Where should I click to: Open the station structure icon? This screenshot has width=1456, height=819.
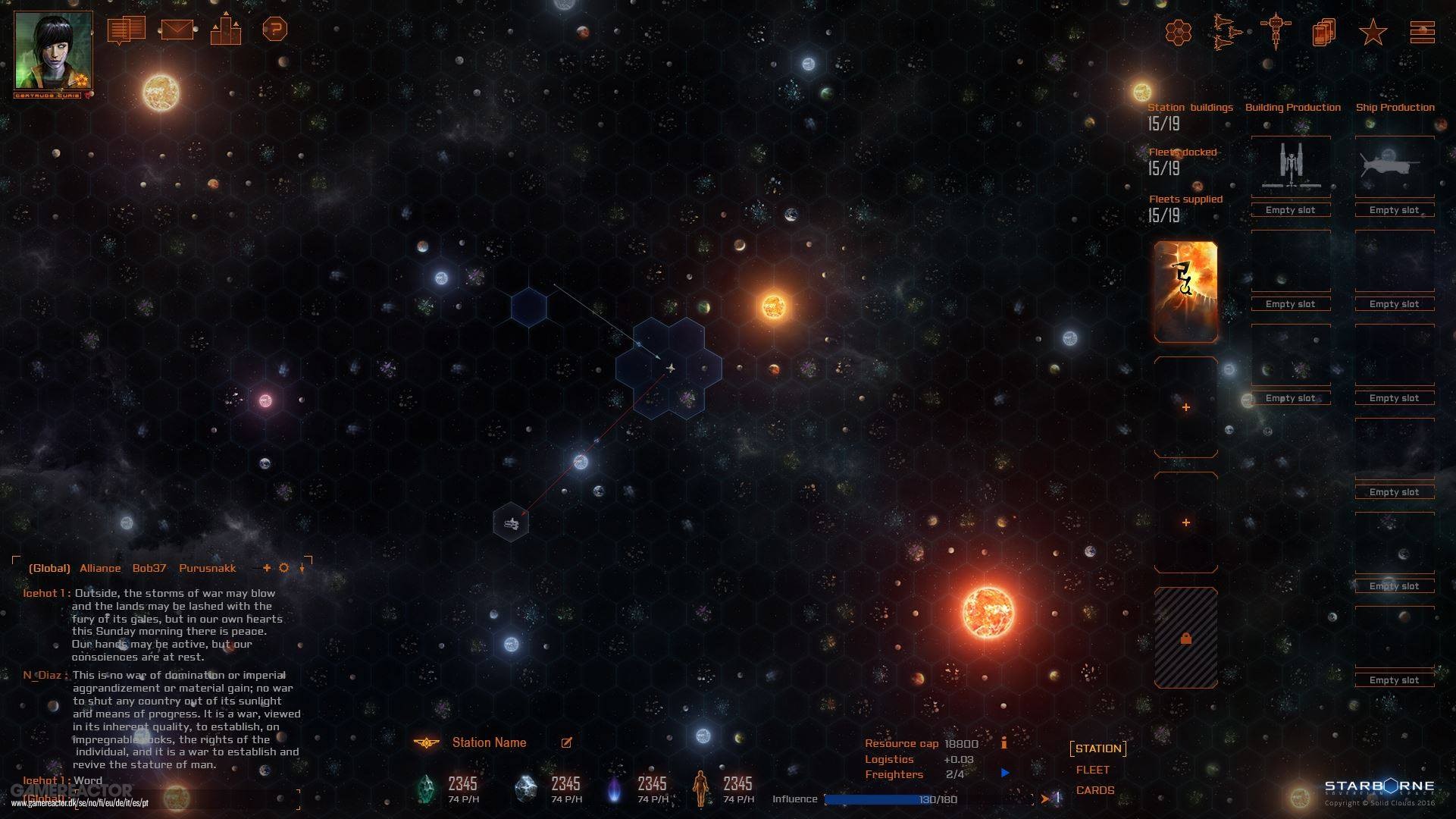pos(1276,33)
